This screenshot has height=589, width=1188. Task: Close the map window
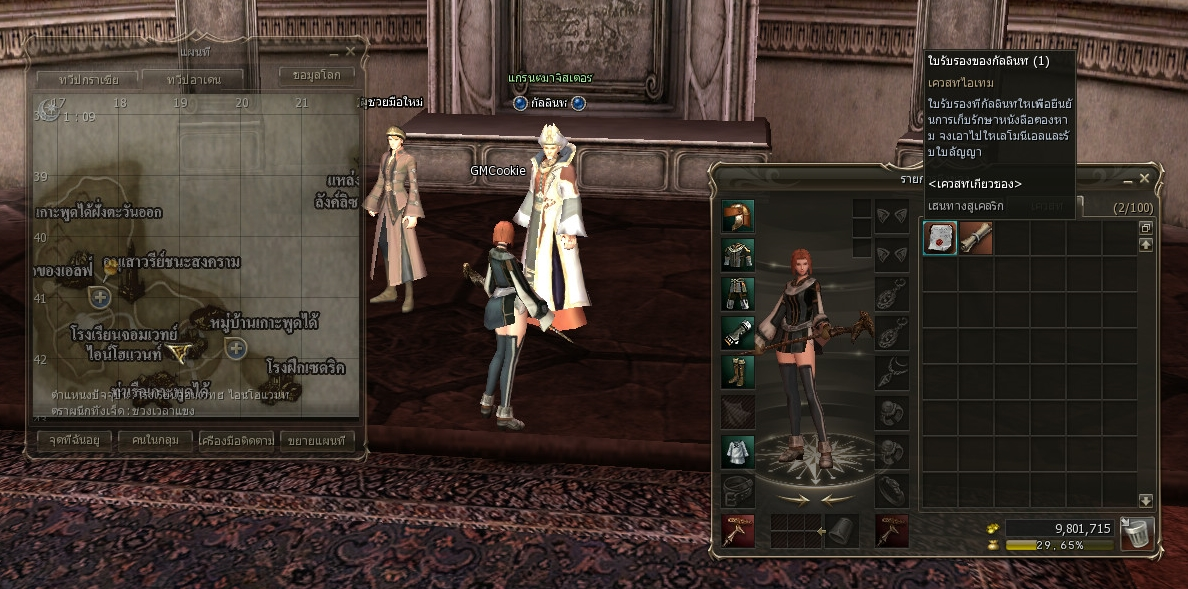coord(350,51)
